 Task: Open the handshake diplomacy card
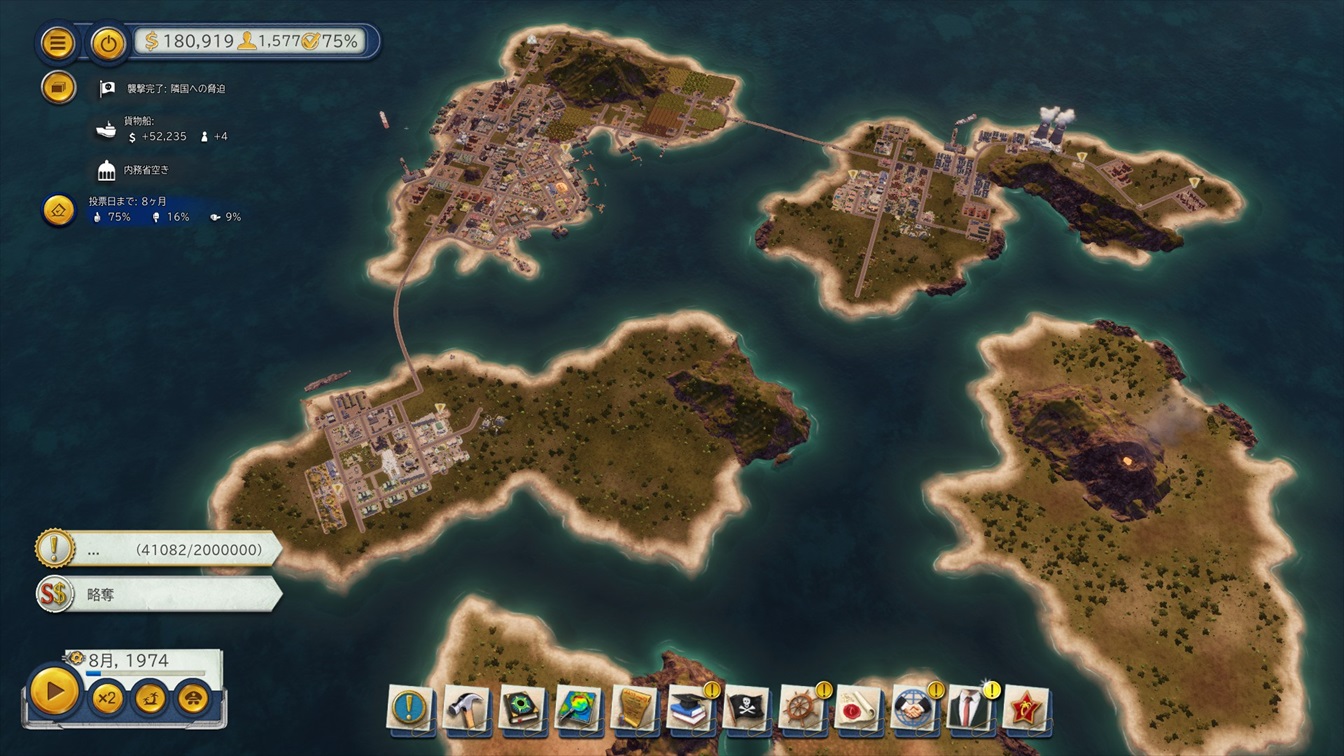click(x=914, y=707)
